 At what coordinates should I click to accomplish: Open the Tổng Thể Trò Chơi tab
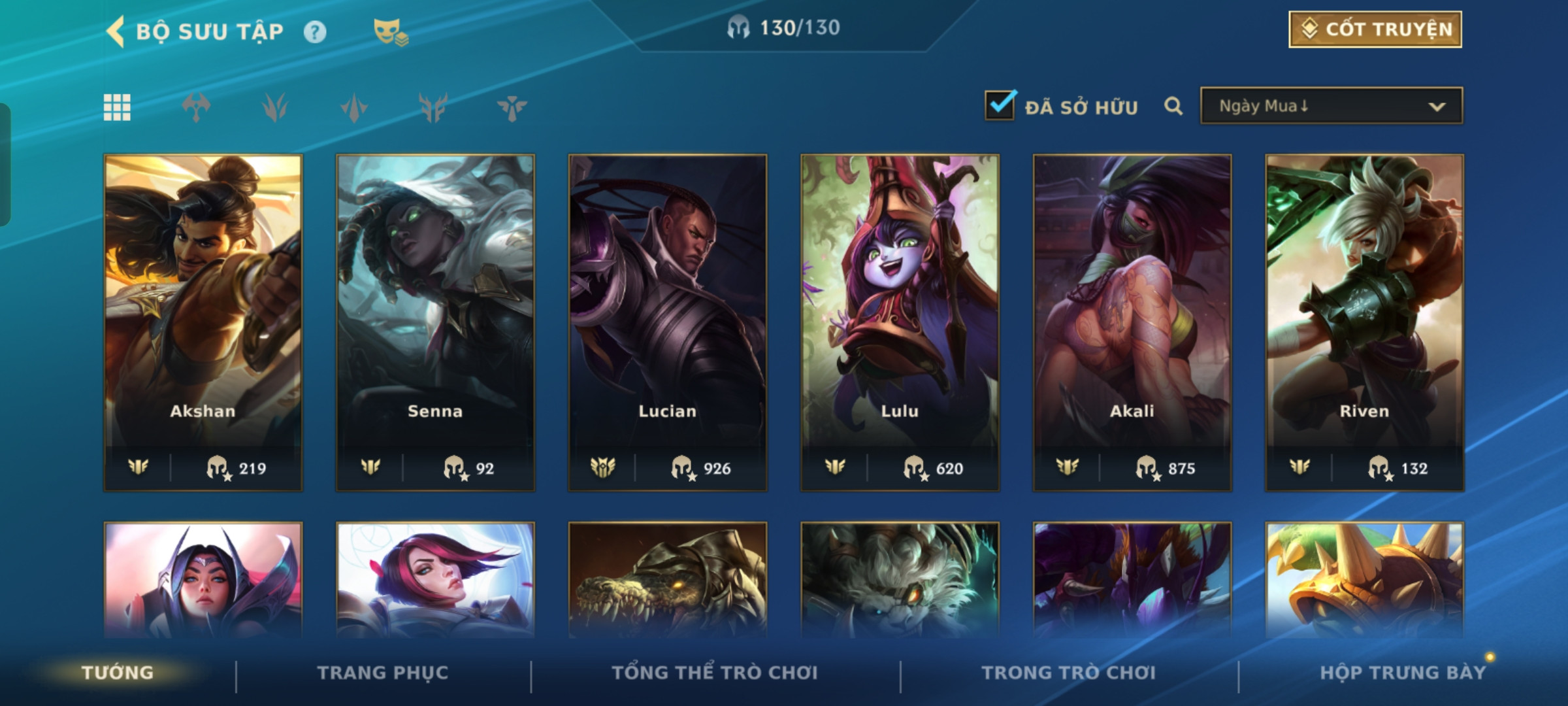tap(715, 673)
